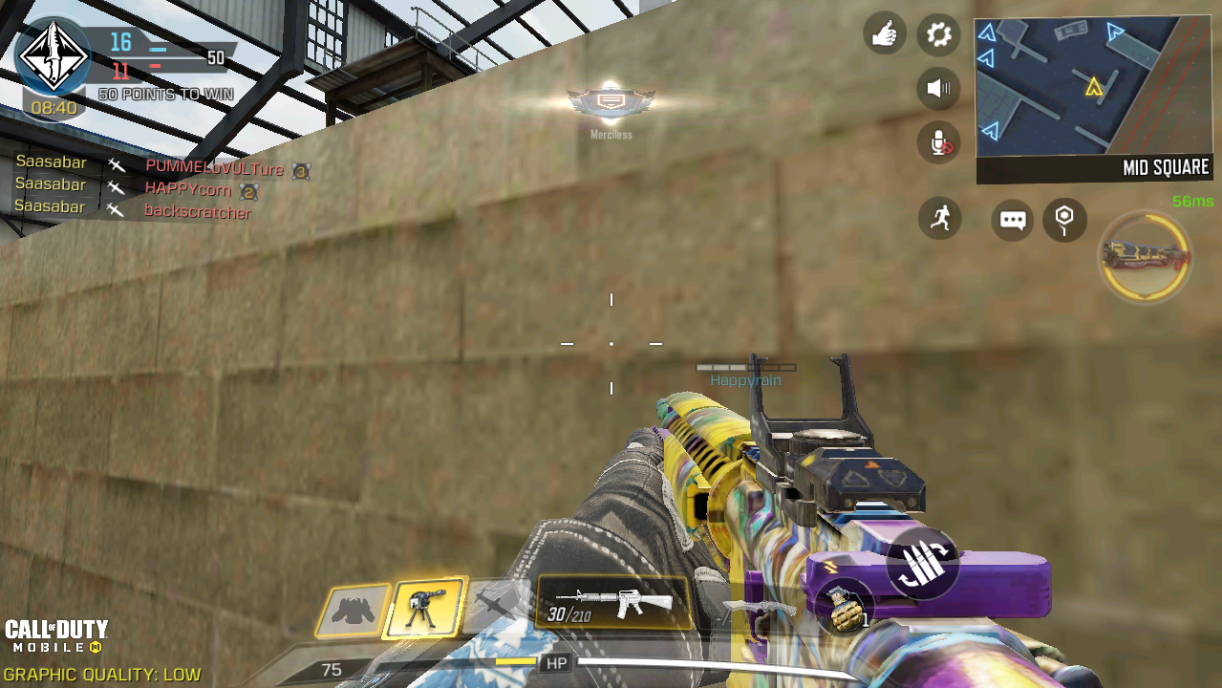The width and height of the screenshot is (1222, 688).
Task: Open the gear settings menu
Action: click(938, 35)
